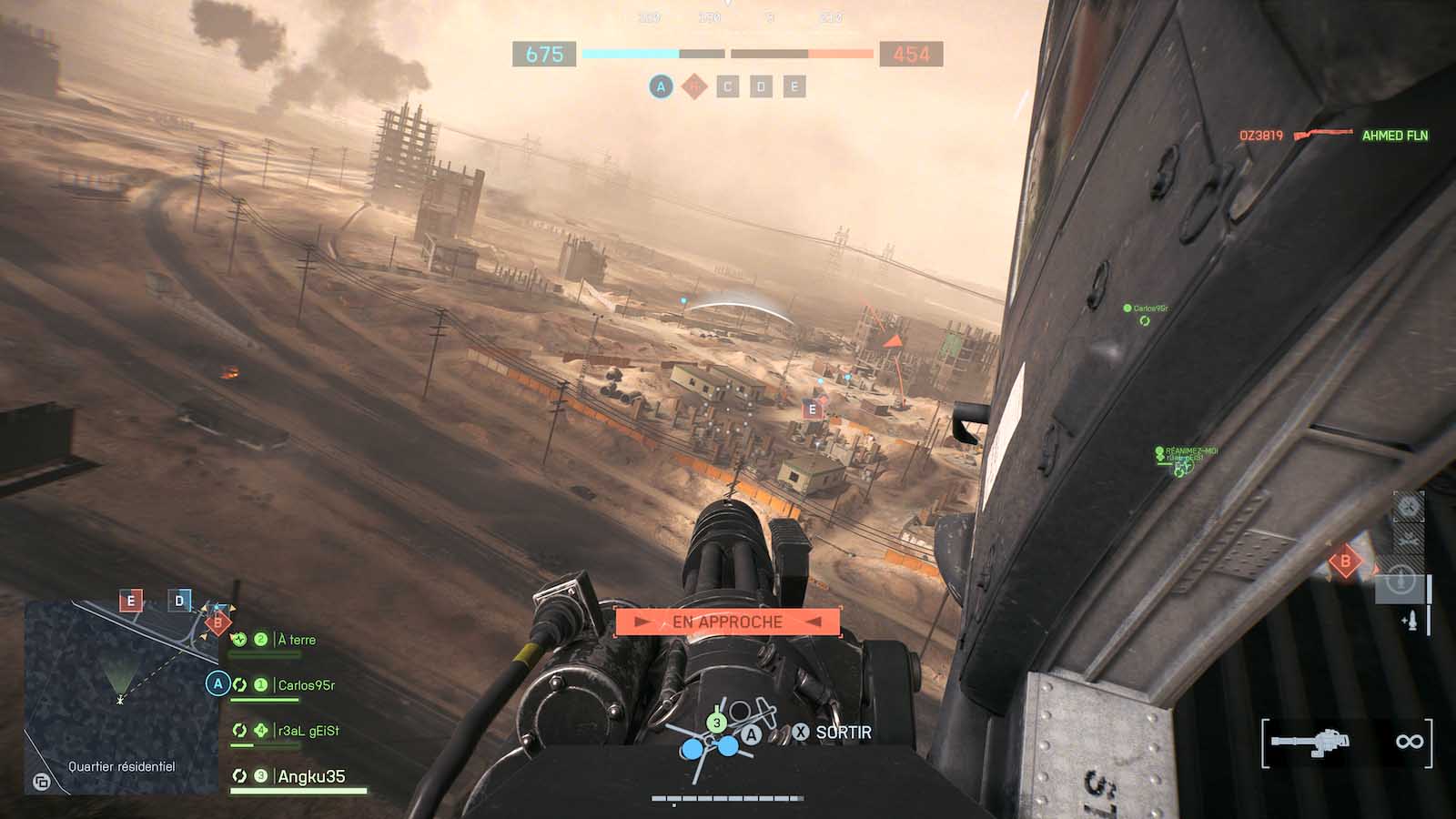Select objective A in the capture bar
This screenshot has height=819, width=1456.
click(661, 87)
